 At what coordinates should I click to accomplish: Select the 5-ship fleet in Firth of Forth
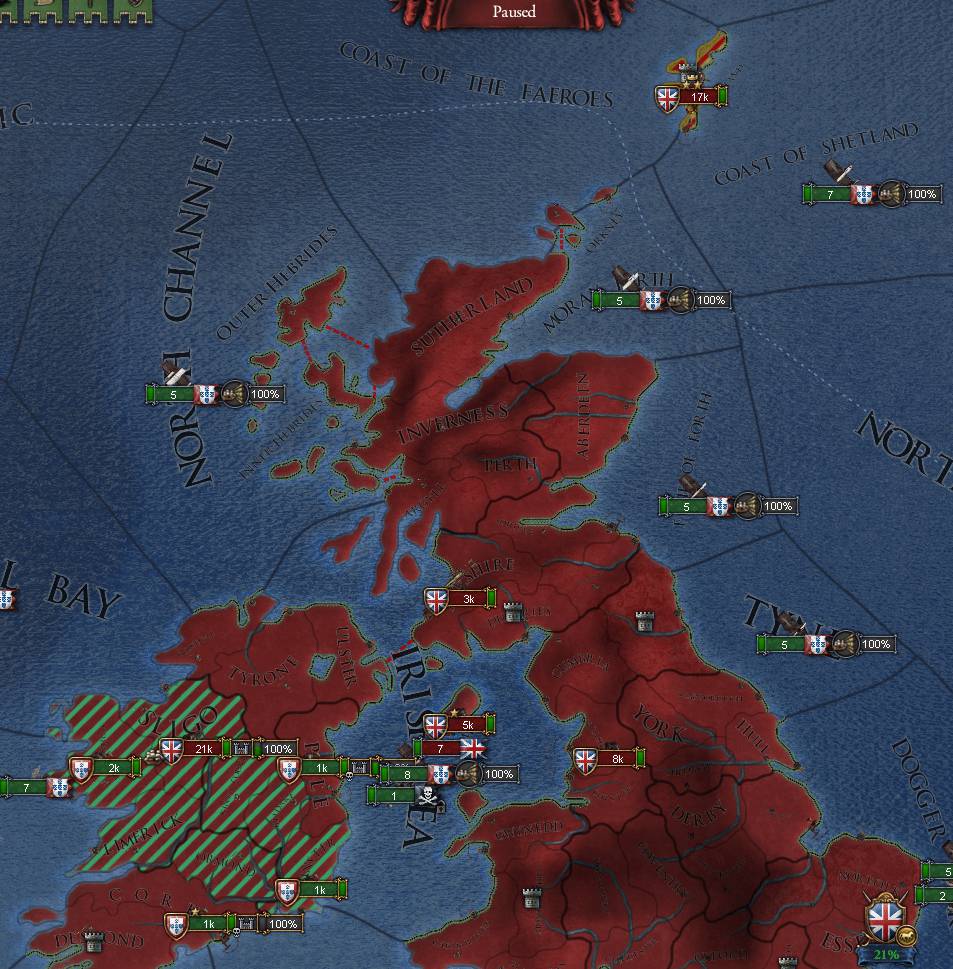(x=686, y=506)
